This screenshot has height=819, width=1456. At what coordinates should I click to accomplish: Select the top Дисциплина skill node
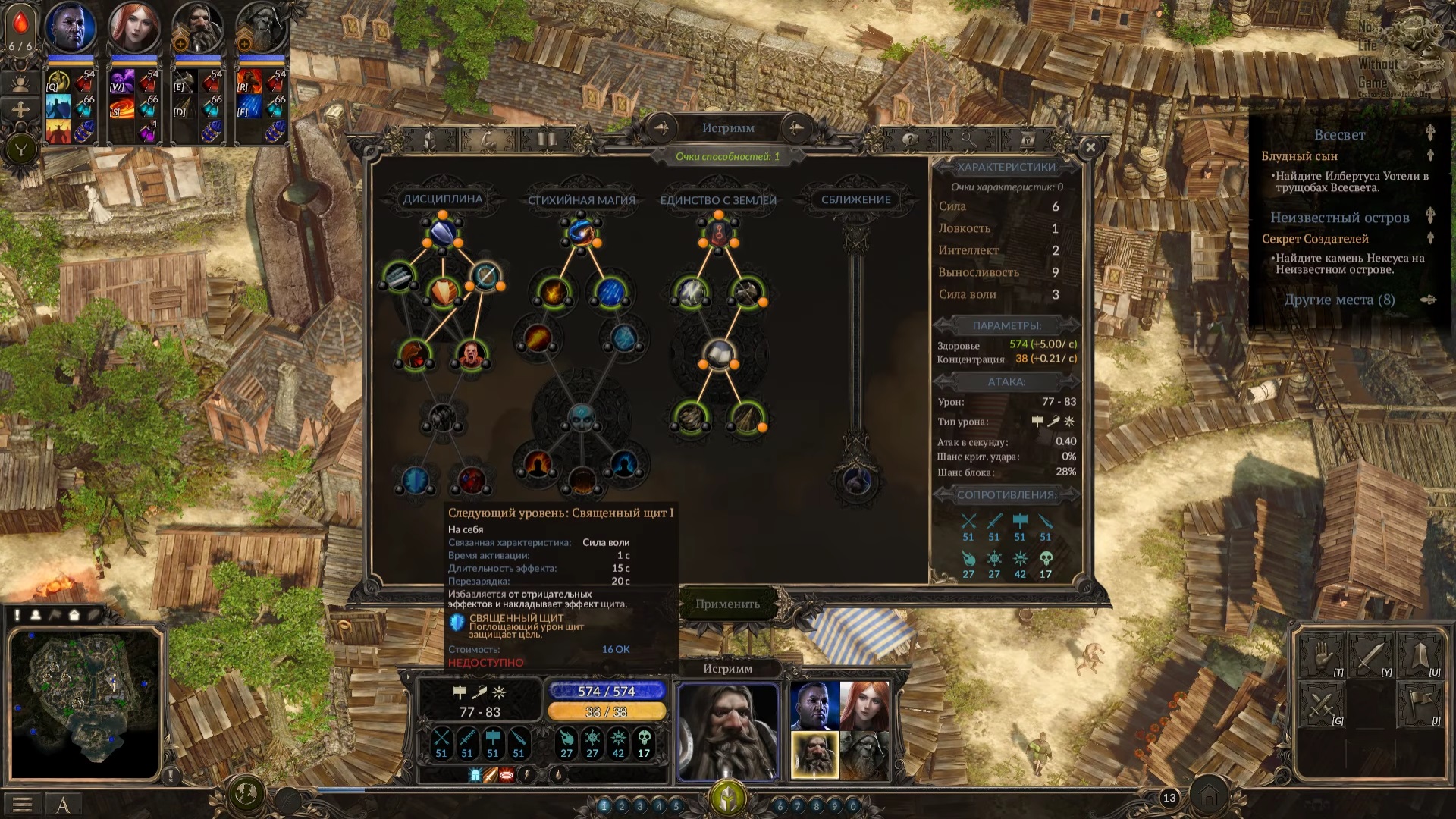[x=443, y=232]
